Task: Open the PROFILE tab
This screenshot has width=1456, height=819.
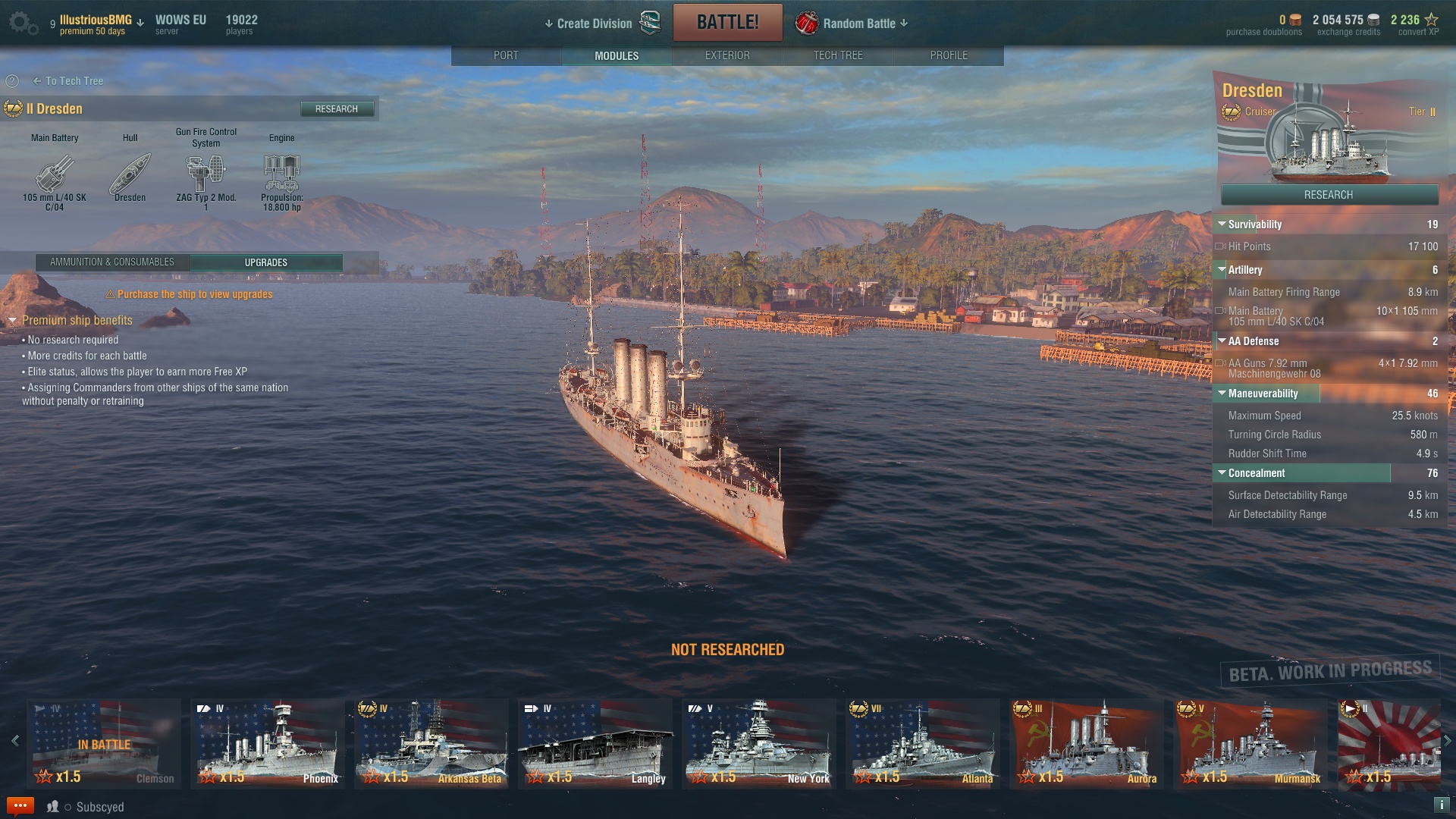Action: point(948,55)
